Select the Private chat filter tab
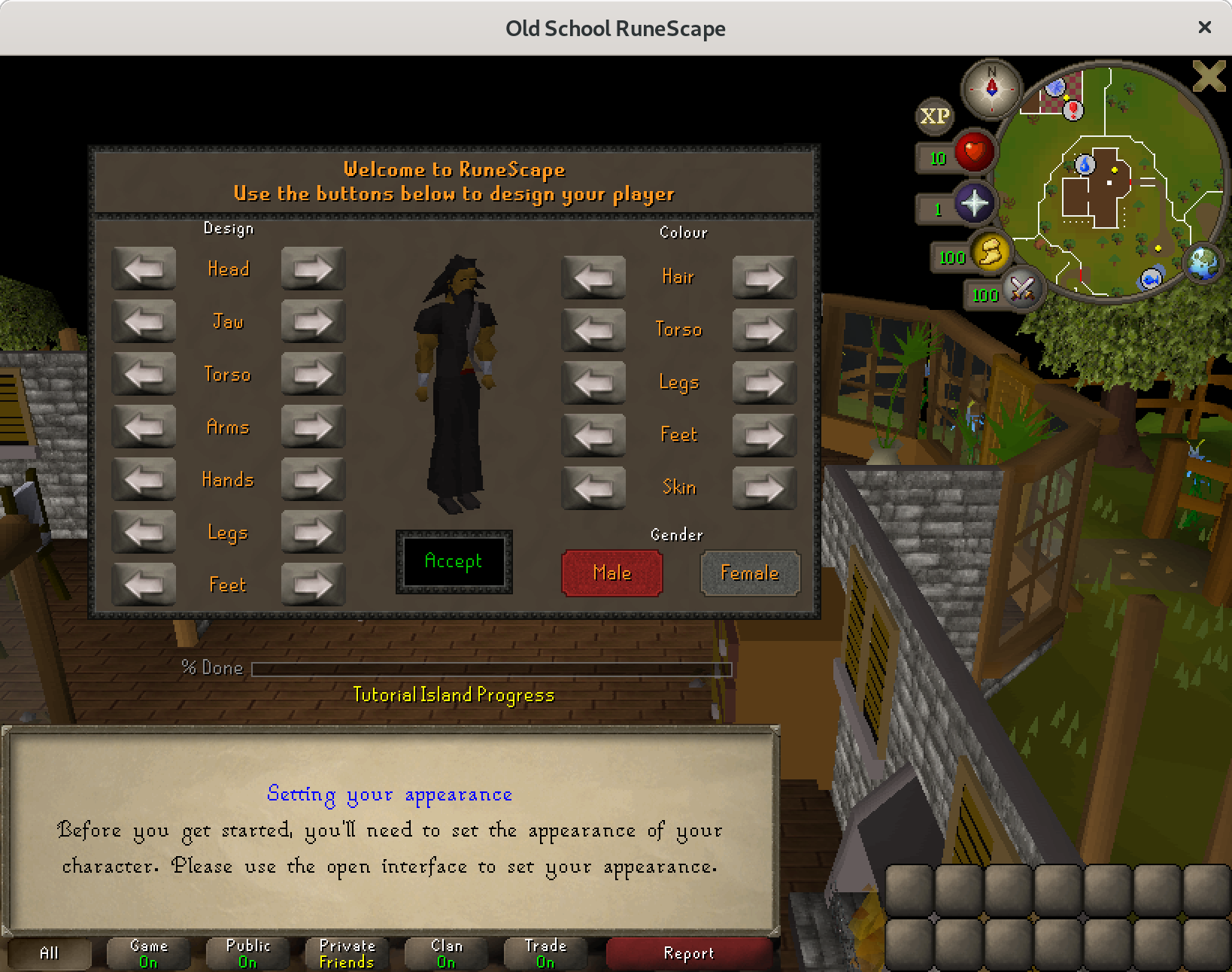1232x972 pixels. coord(347,953)
